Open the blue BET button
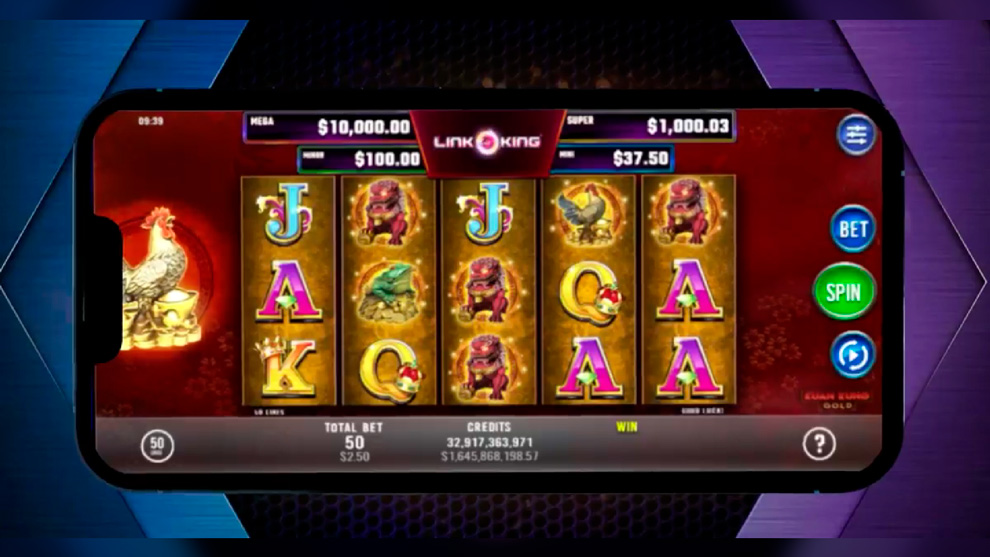 852,228
